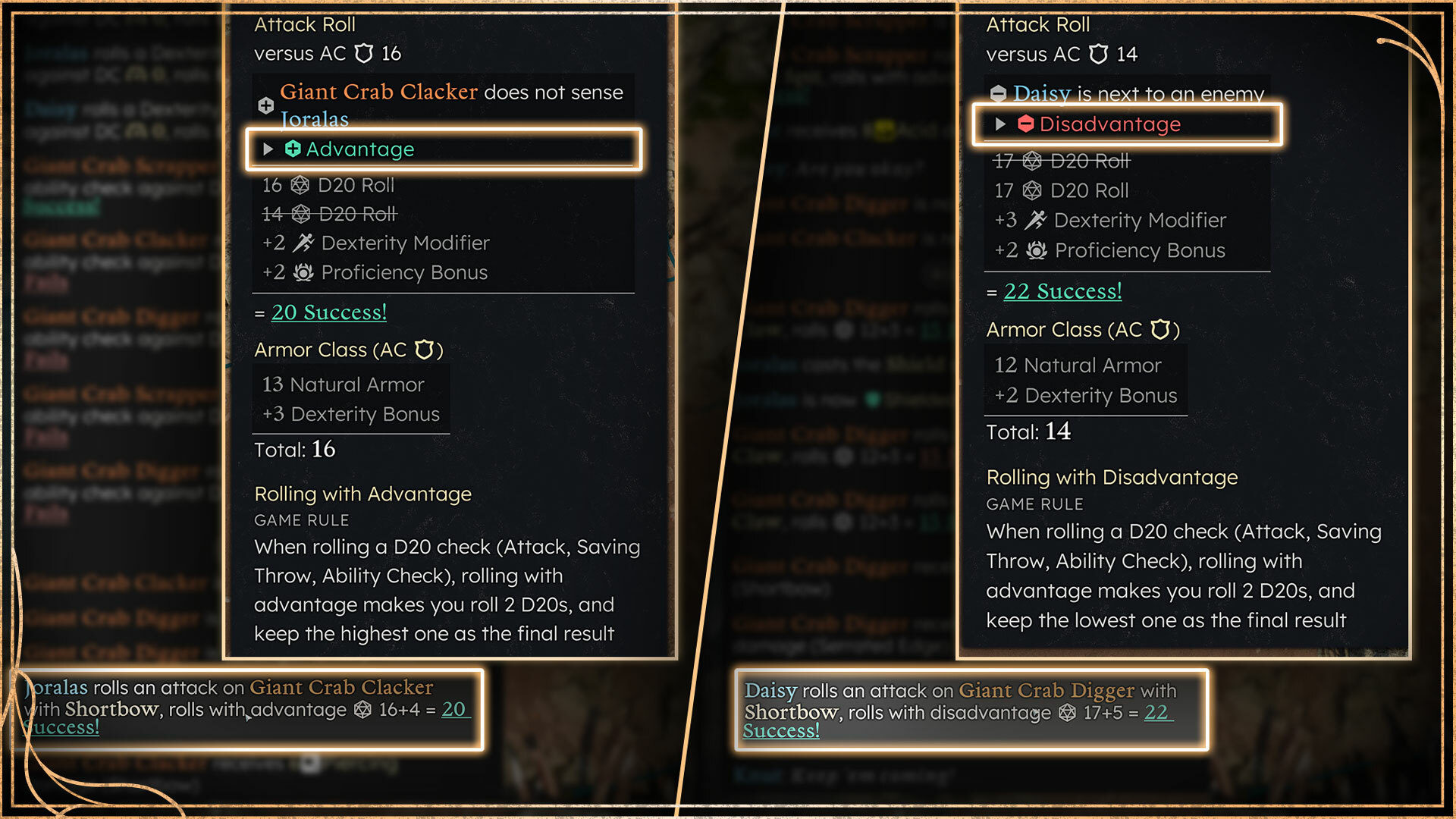This screenshot has width=1456, height=819.
Task: Click the AC shield icon in Armor Class header
Action: pos(426,350)
